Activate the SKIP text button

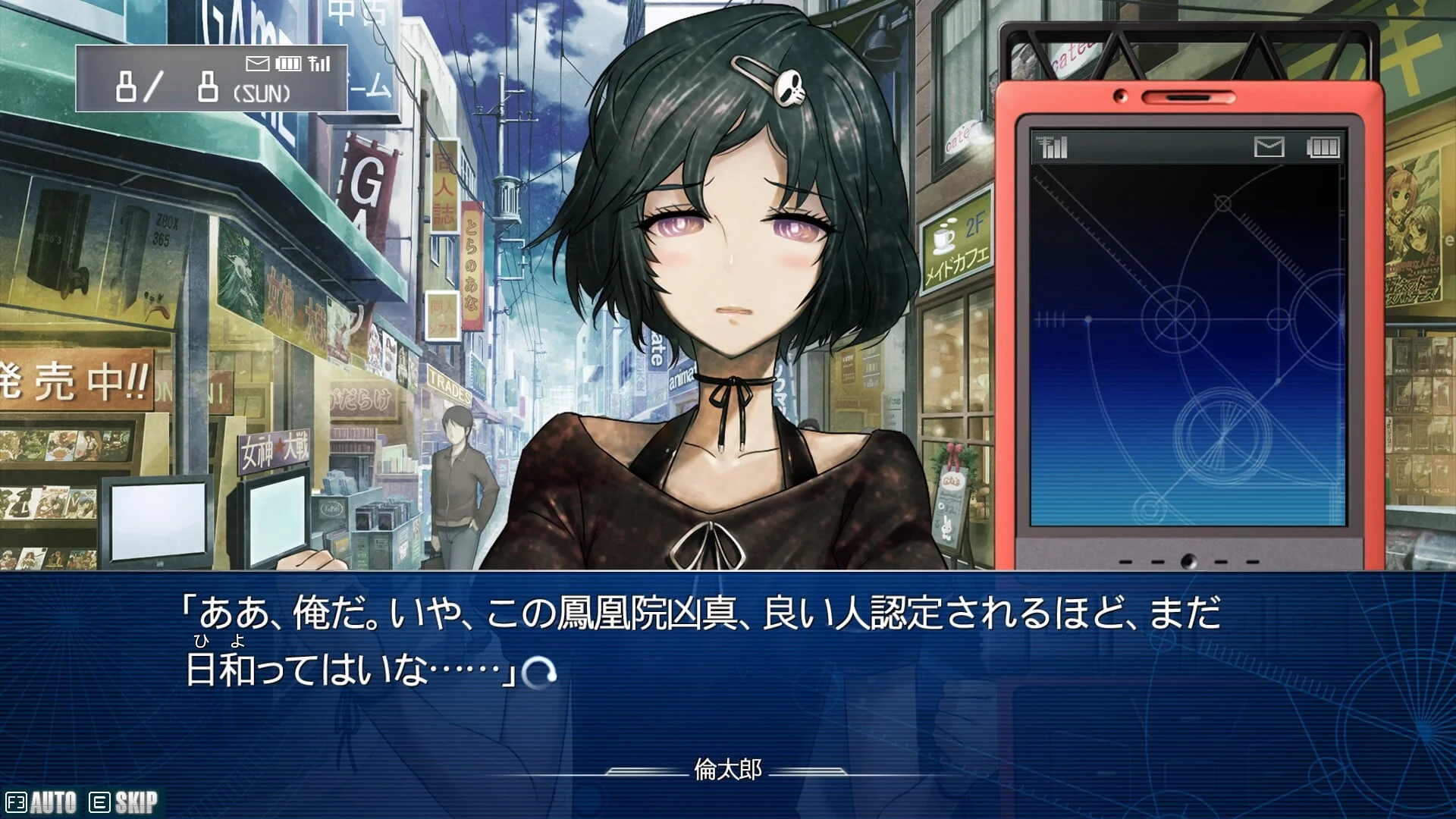[124, 802]
